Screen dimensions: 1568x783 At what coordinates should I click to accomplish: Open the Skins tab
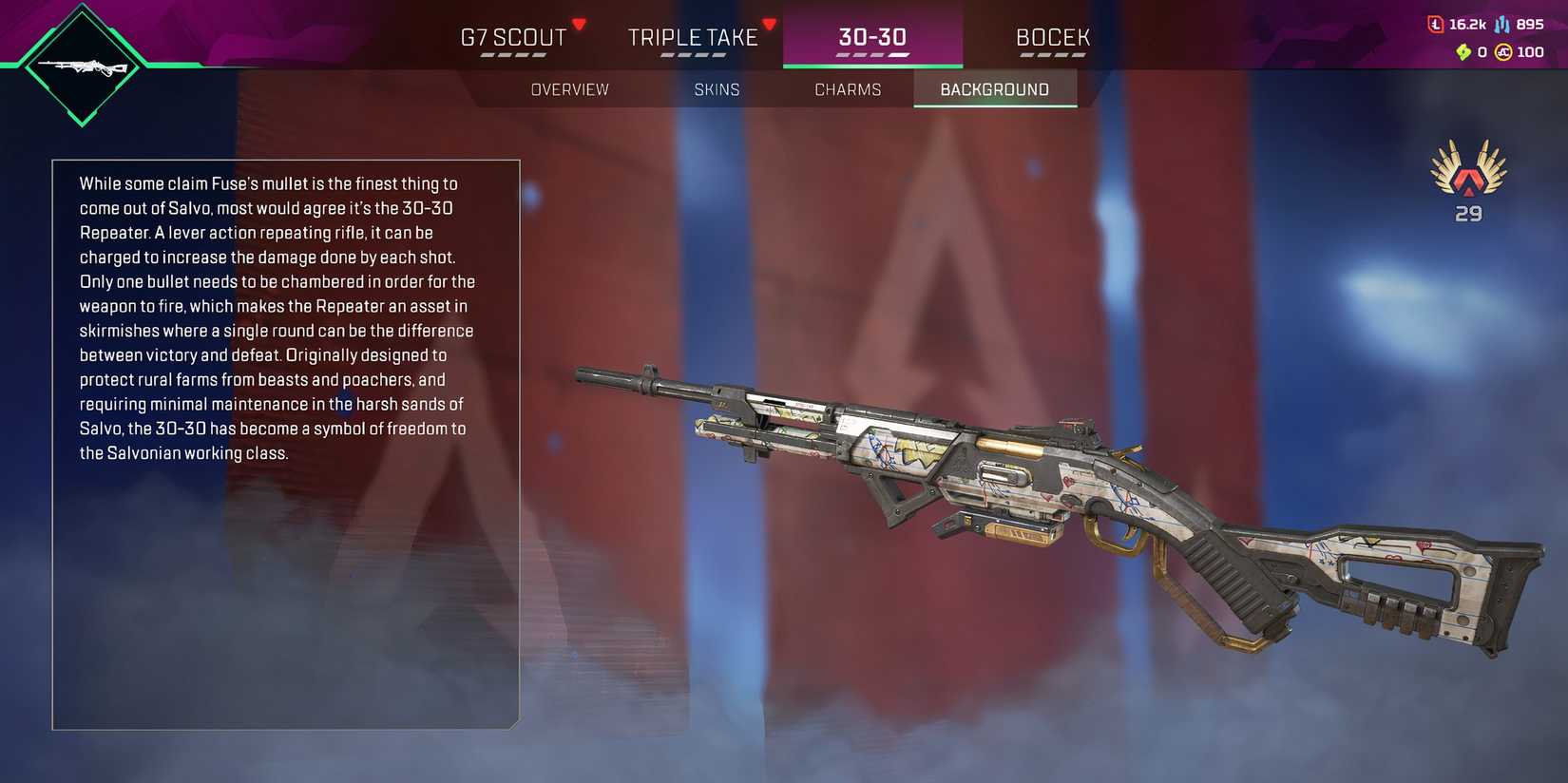(717, 88)
